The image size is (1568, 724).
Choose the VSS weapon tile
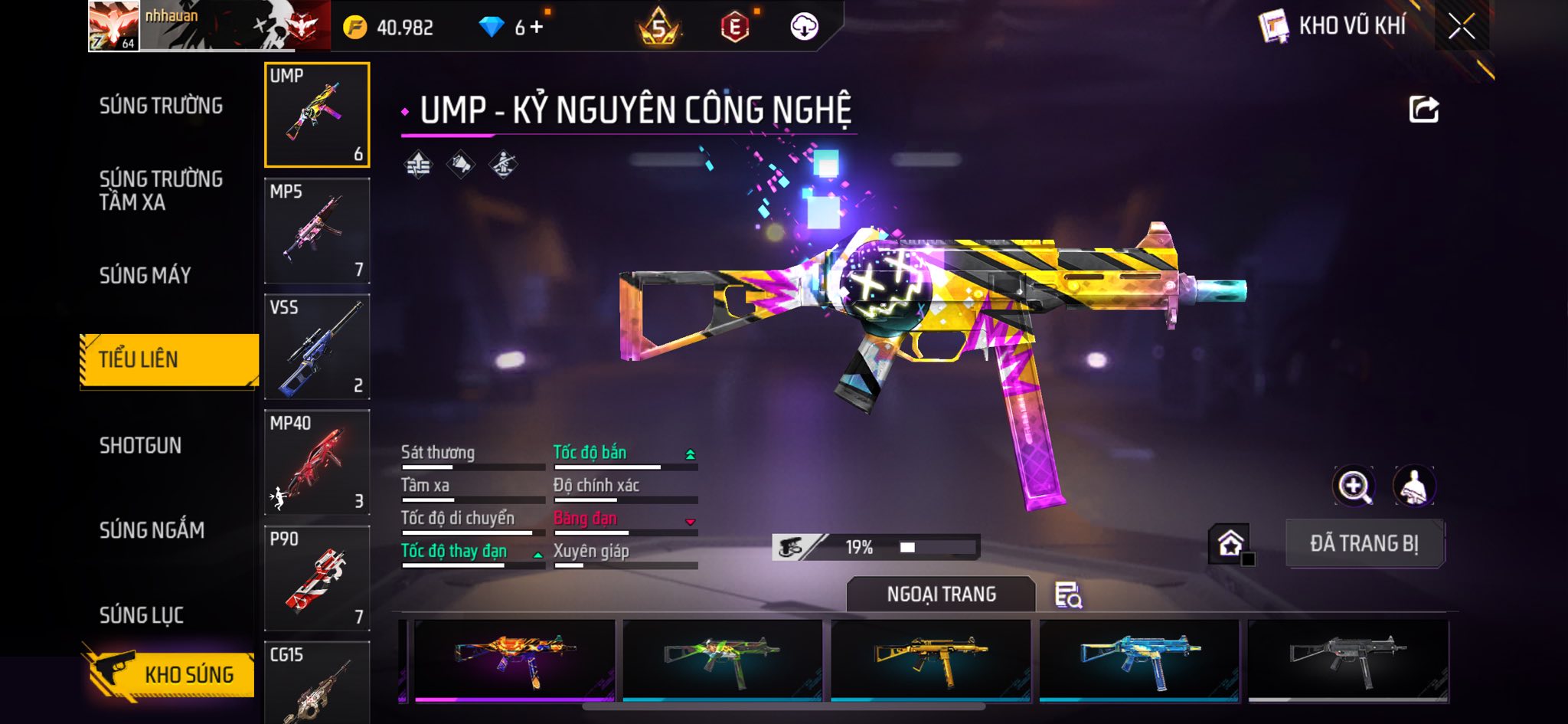pos(317,347)
